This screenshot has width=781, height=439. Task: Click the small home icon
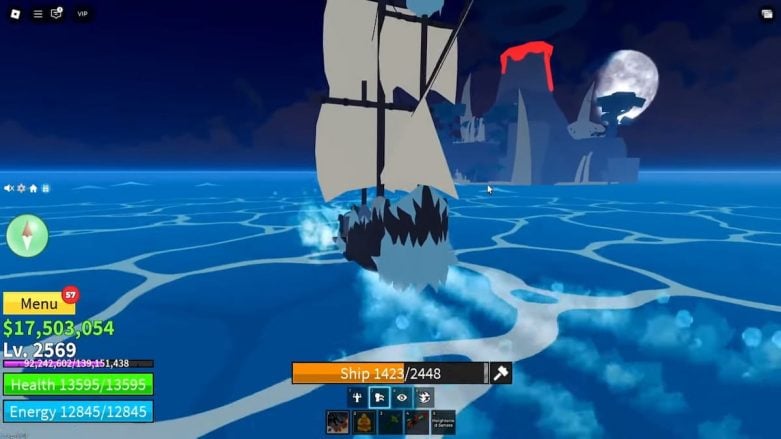coord(33,188)
